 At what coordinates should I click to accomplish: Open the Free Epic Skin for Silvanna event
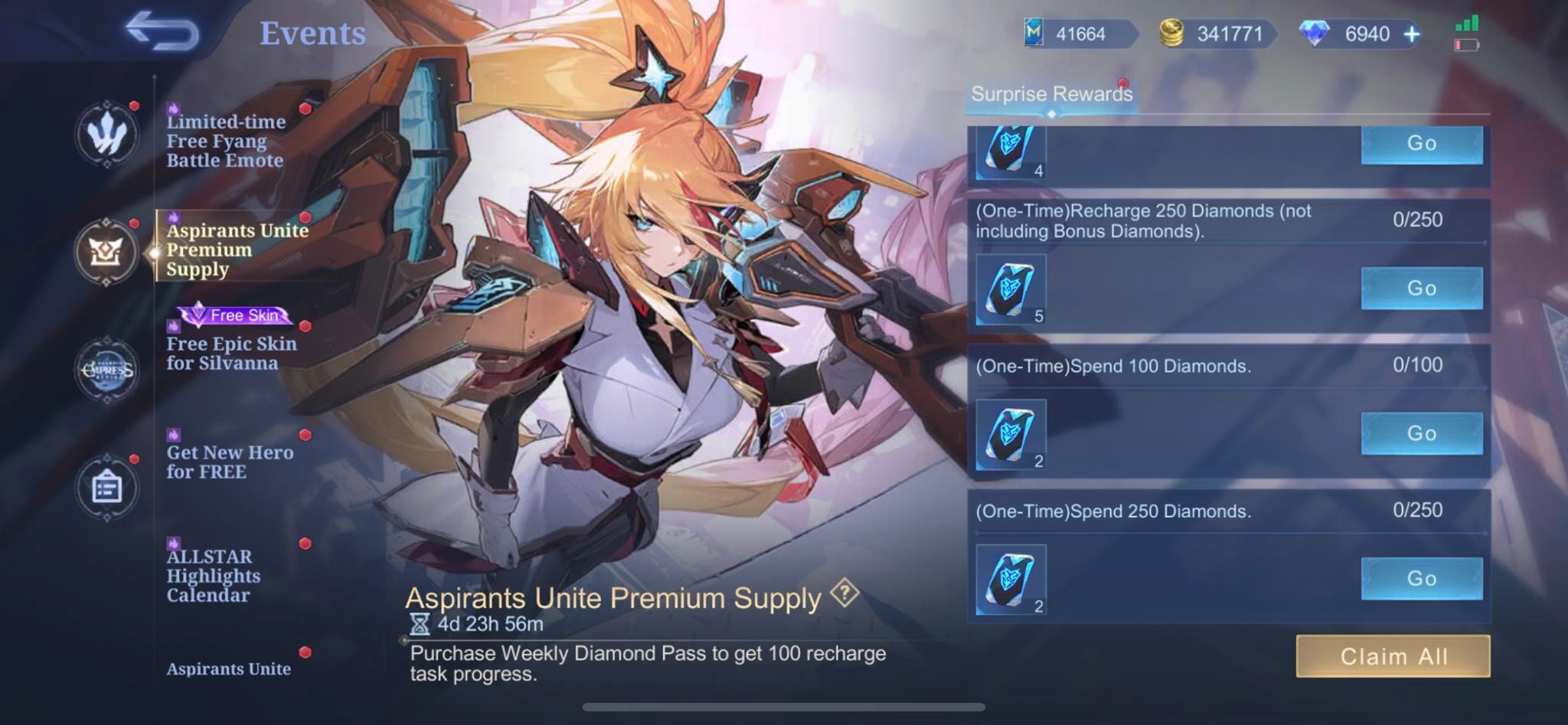point(230,353)
